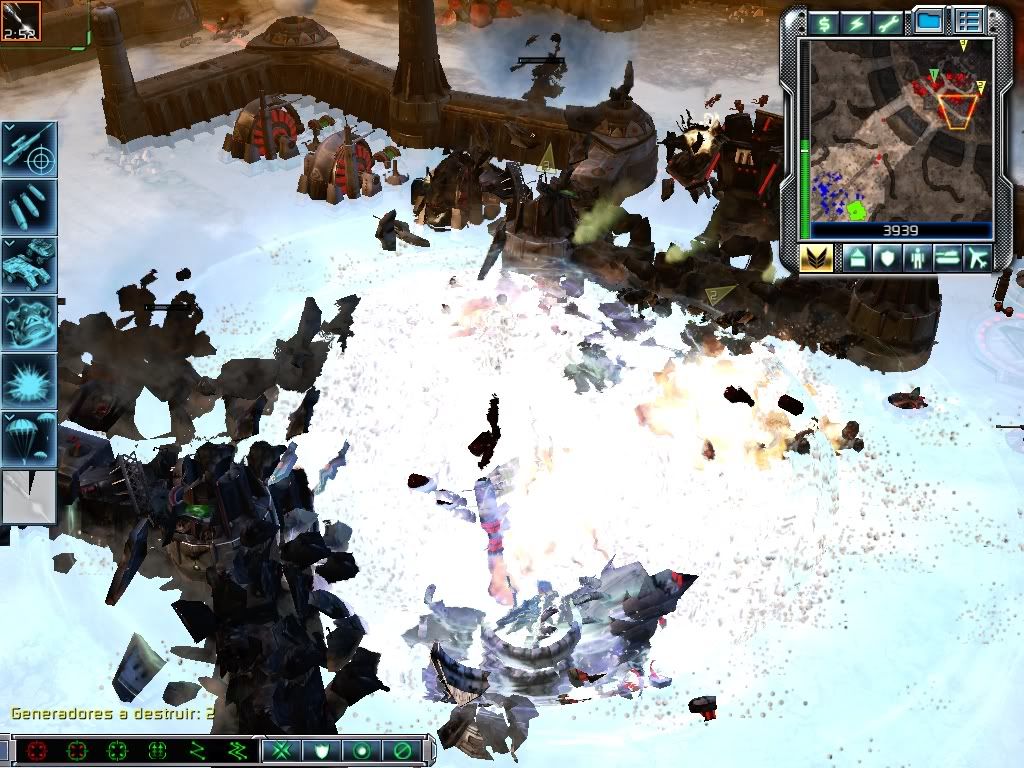Open the blue folder menu button
1024x768 pixels.
(930, 21)
